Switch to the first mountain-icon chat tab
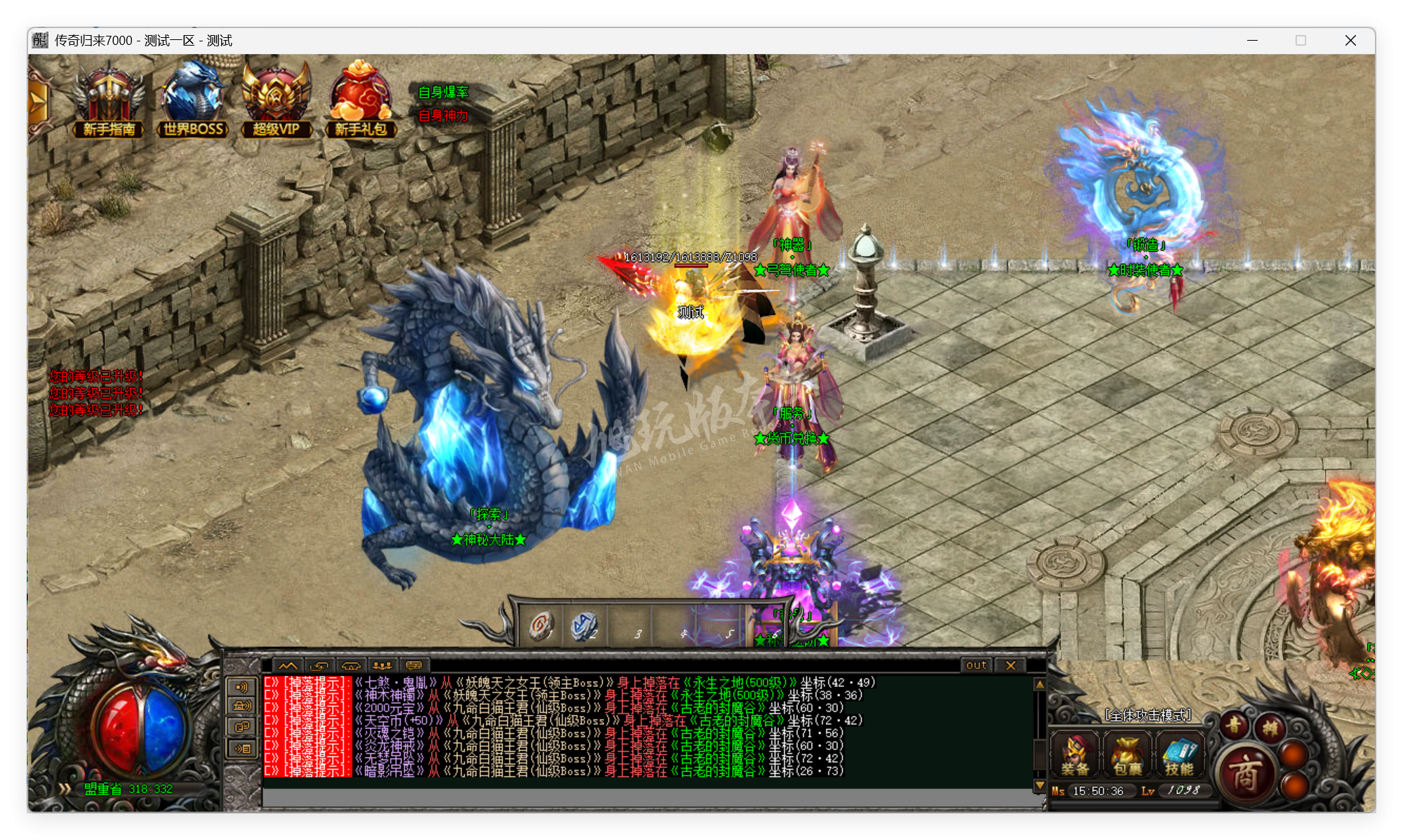 pyautogui.click(x=287, y=665)
